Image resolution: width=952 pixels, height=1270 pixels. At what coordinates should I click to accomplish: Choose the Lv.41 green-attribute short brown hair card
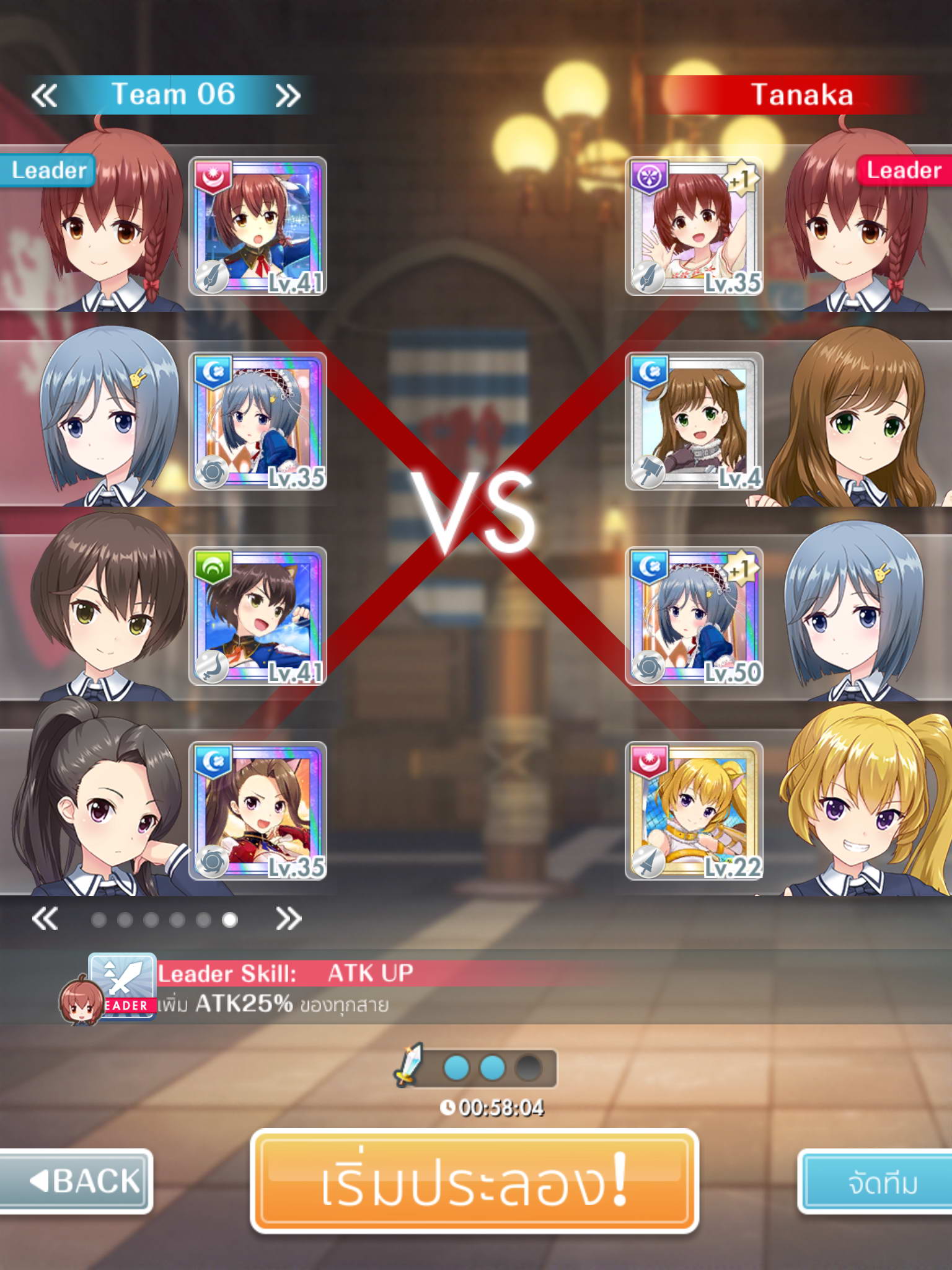pyautogui.click(x=258, y=616)
